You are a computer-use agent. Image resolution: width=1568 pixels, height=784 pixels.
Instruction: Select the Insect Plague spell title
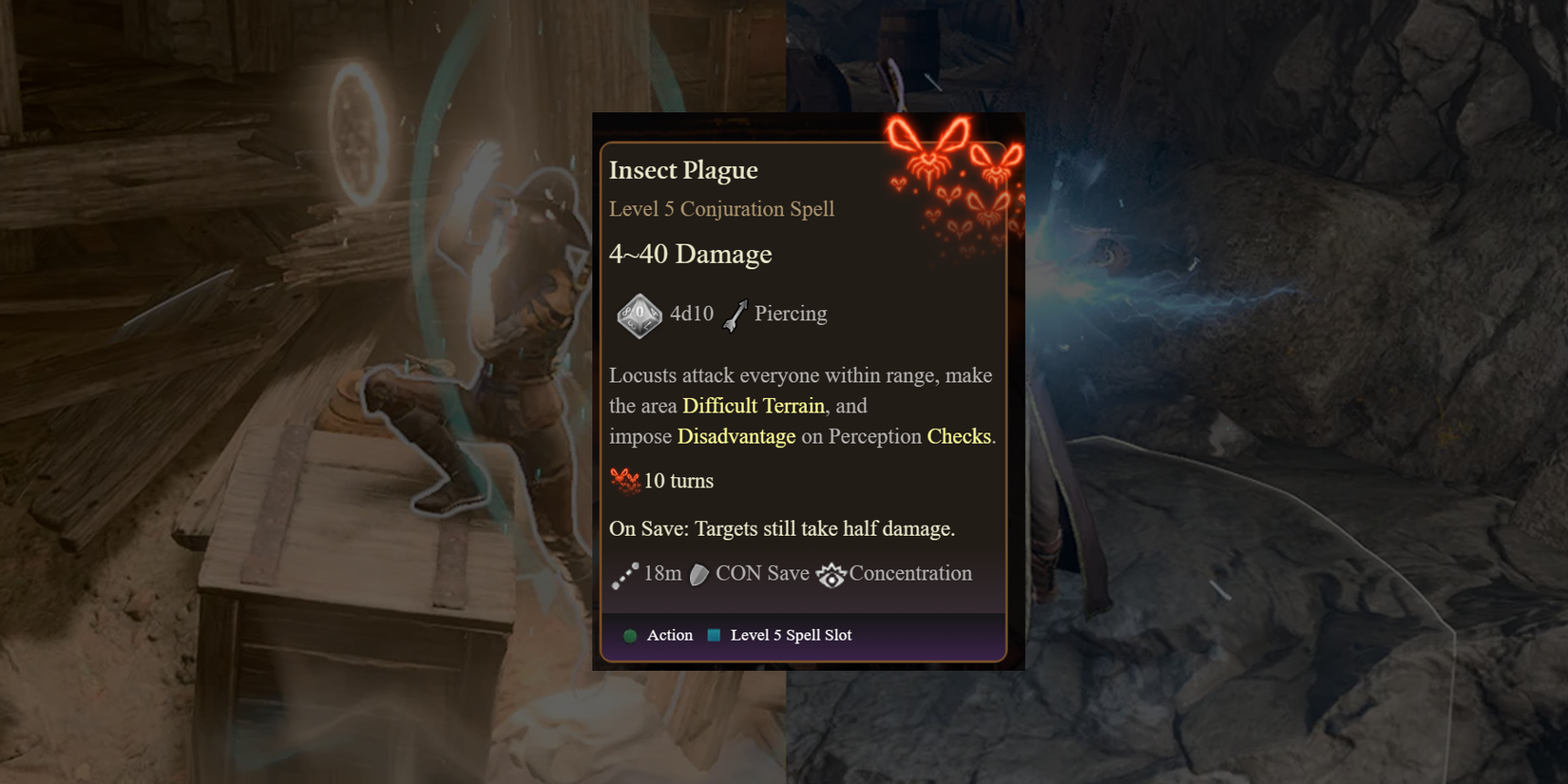pyautogui.click(x=682, y=169)
